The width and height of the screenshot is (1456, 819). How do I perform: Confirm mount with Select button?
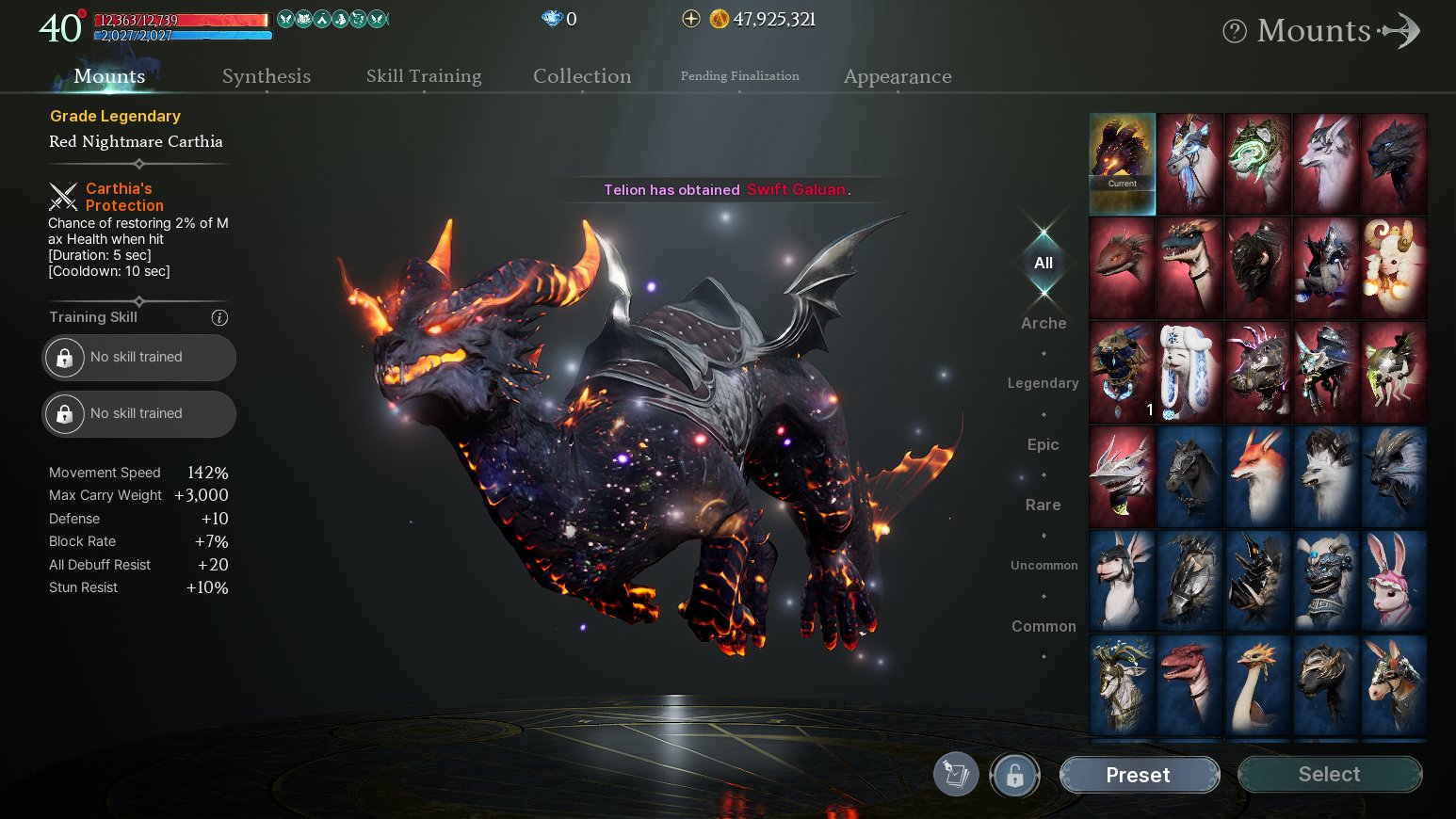(x=1329, y=775)
